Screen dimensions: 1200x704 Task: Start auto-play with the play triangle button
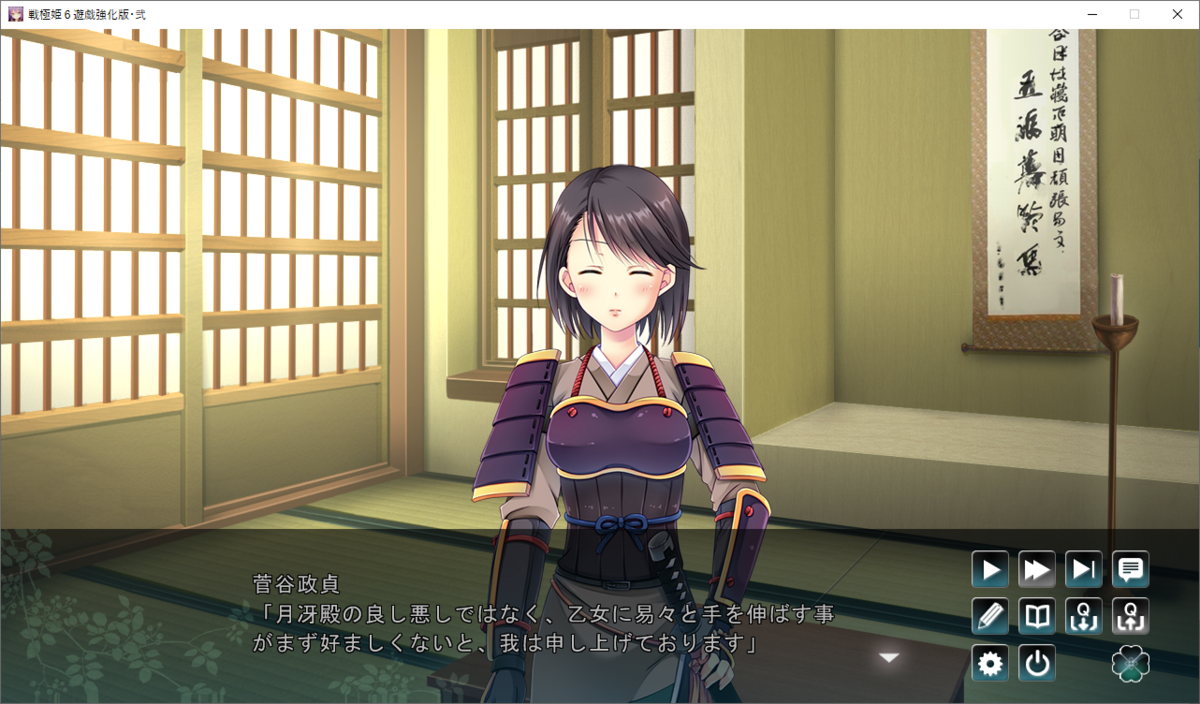pyautogui.click(x=990, y=570)
